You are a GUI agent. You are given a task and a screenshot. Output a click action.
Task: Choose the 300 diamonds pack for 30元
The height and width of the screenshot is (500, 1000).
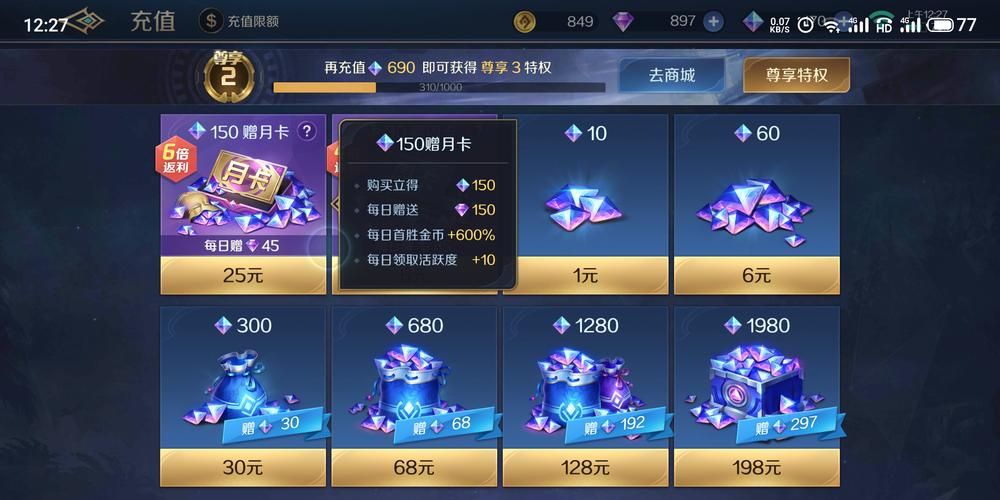(x=243, y=466)
